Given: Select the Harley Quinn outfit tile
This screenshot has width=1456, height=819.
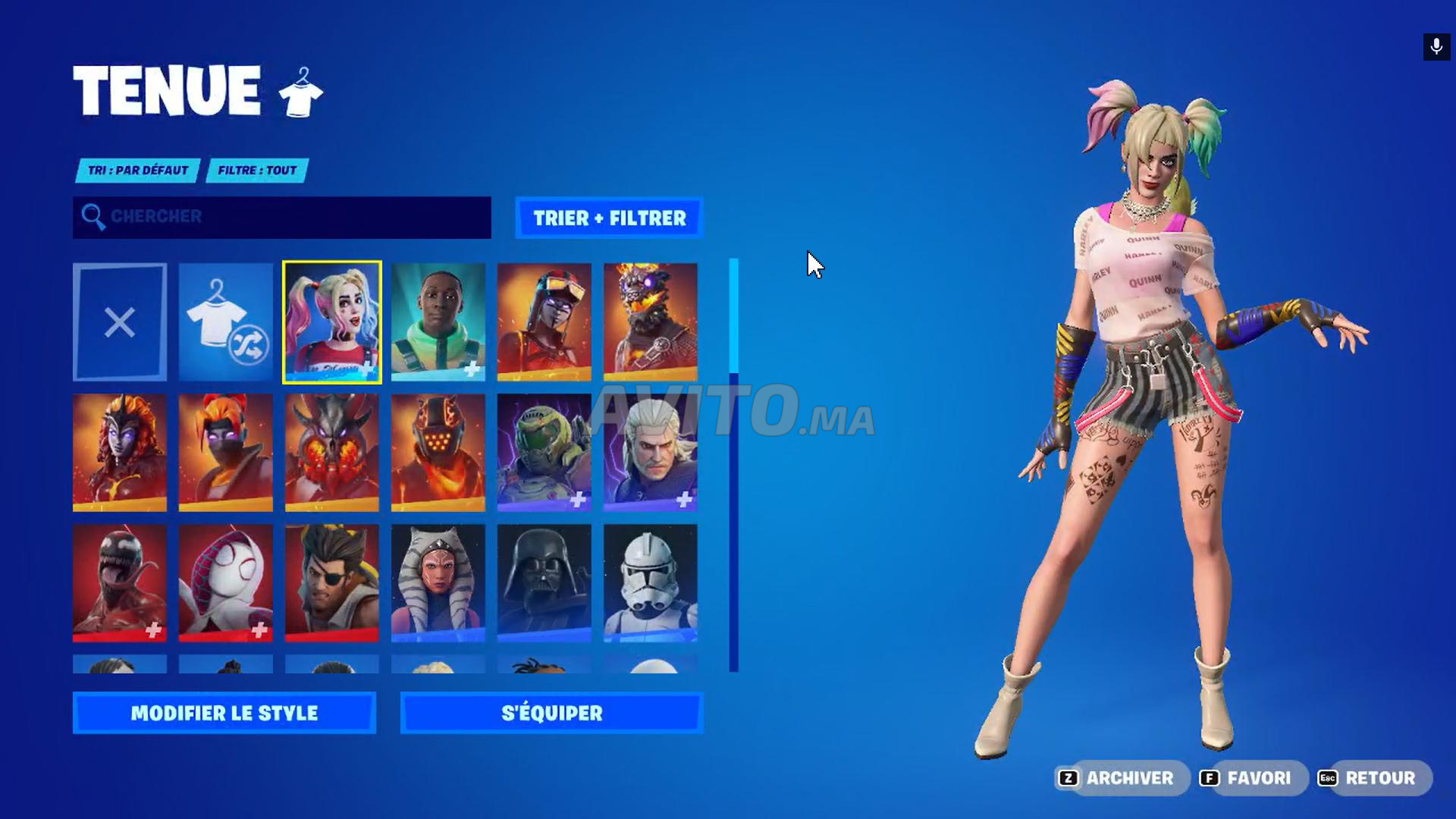Looking at the screenshot, I should (x=332, y=322).
